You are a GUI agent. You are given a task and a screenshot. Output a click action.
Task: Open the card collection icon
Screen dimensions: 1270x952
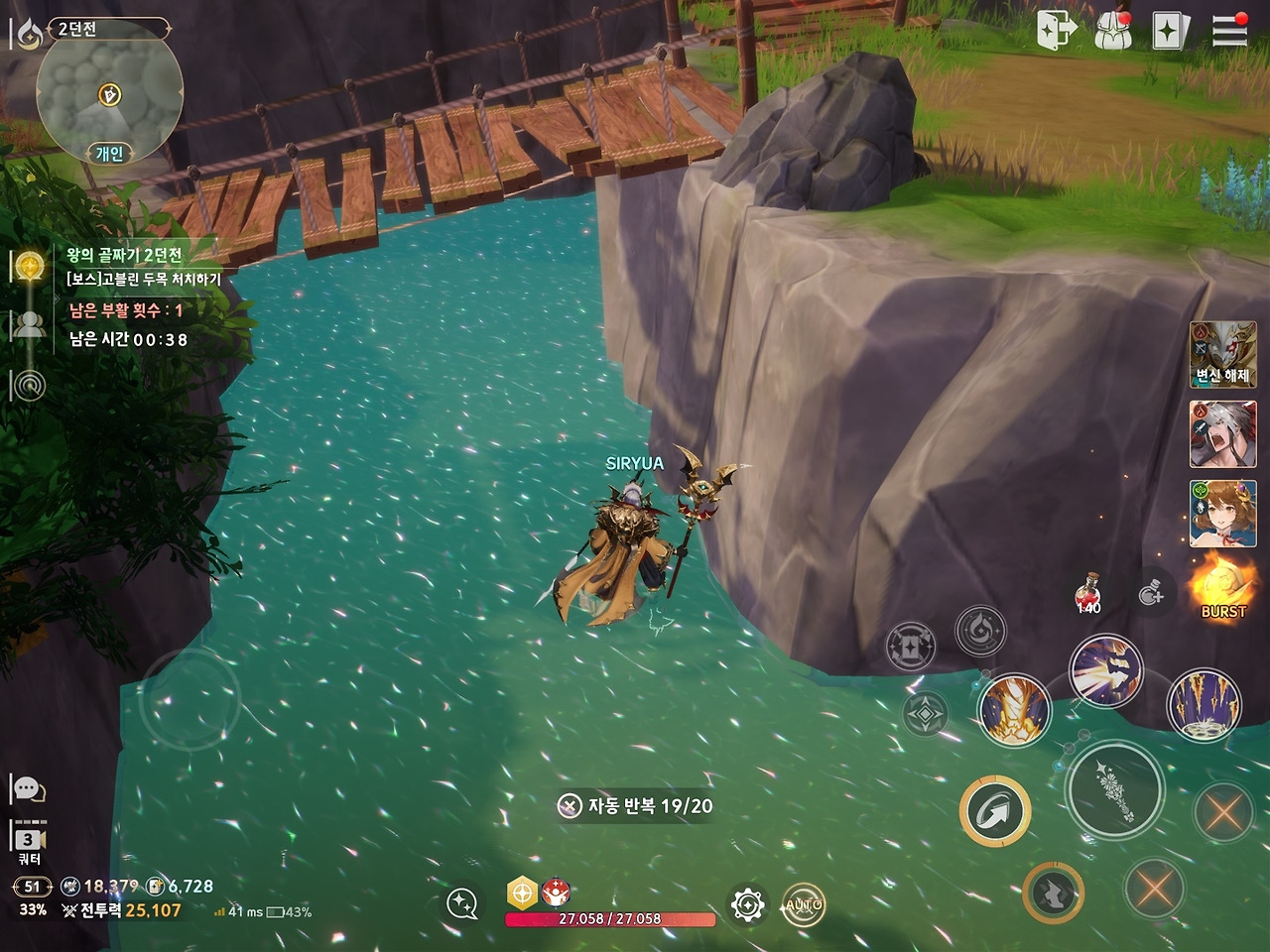click(1170, 31)
